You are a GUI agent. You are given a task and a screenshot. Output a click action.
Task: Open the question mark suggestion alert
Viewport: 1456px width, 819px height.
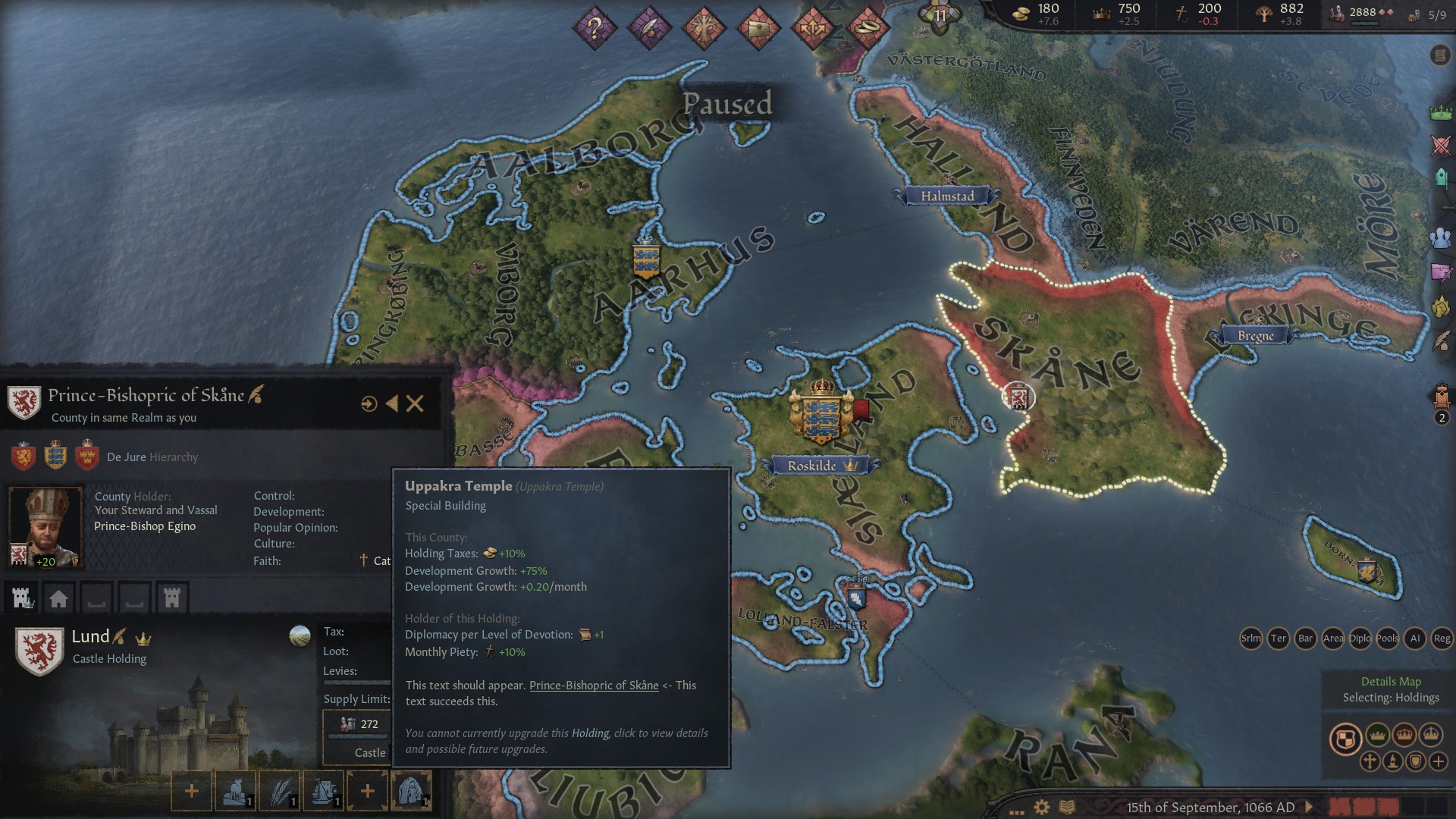point(595,29)
